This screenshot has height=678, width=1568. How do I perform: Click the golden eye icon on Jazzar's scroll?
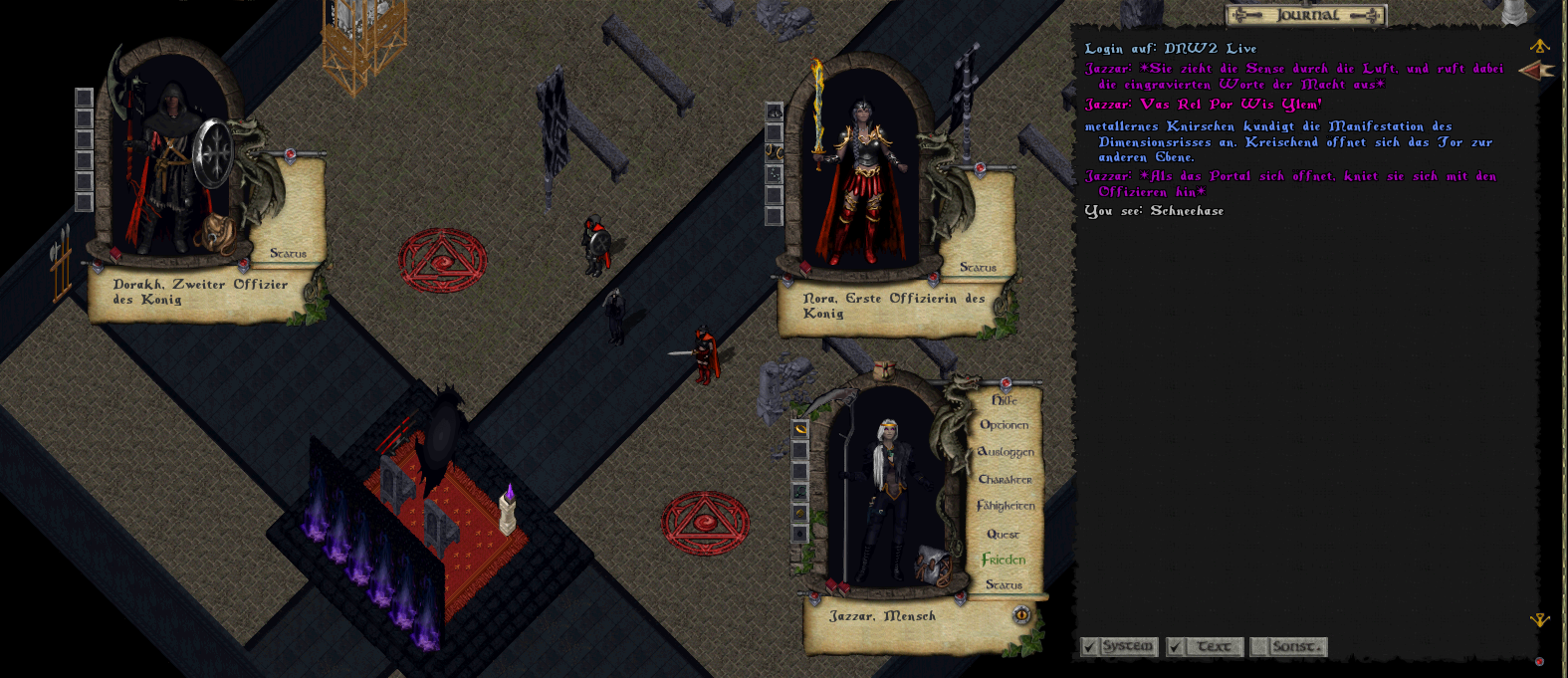1020,615
